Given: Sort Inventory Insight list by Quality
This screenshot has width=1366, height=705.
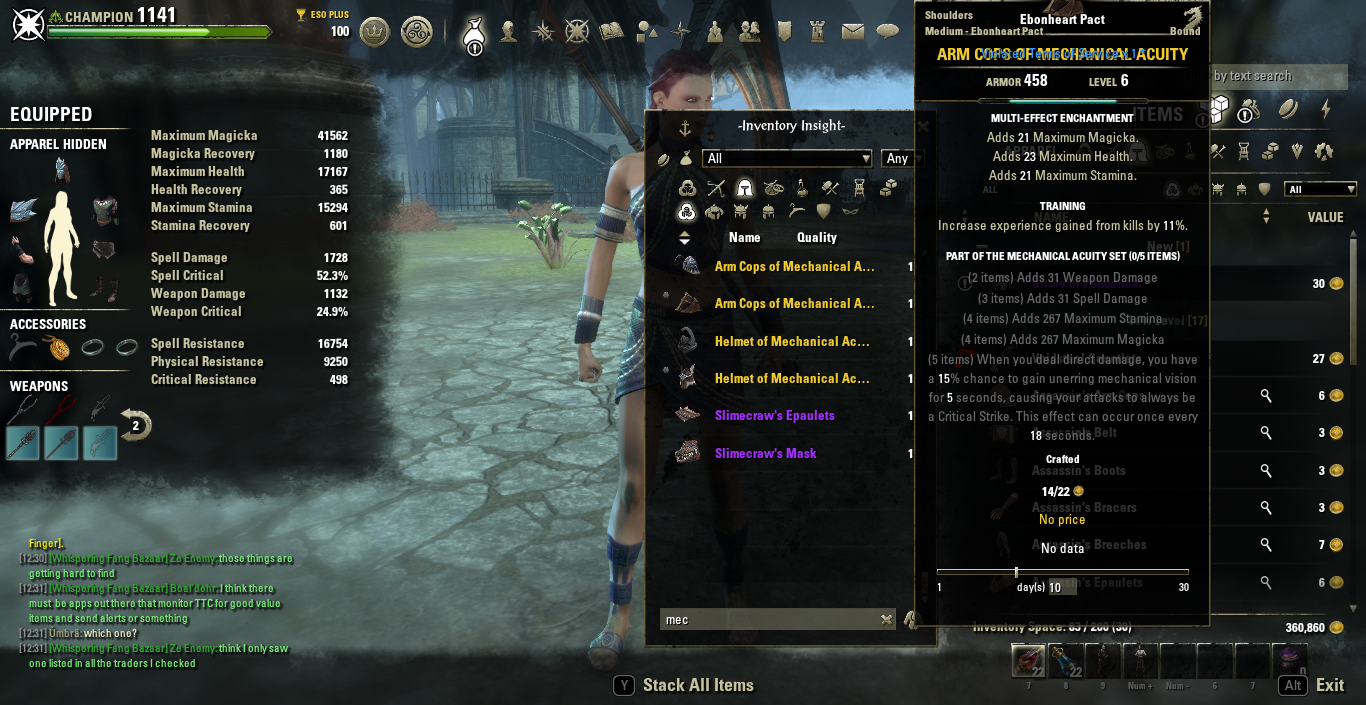Looking at the screenshot, I should coord(816,238).
